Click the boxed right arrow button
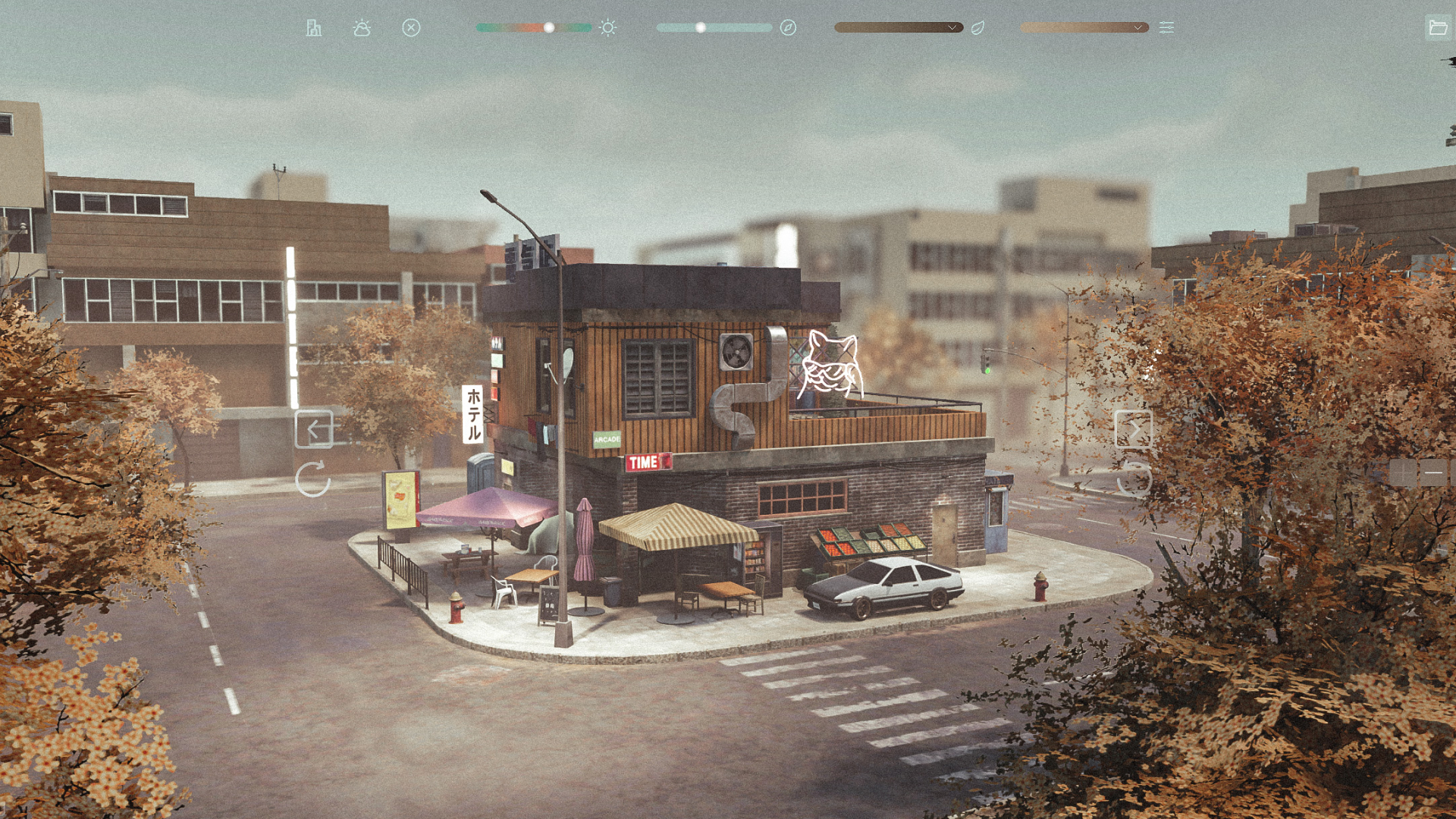Image resolution: width=1456 pixels, height=819 pixels. (1133, 429)
